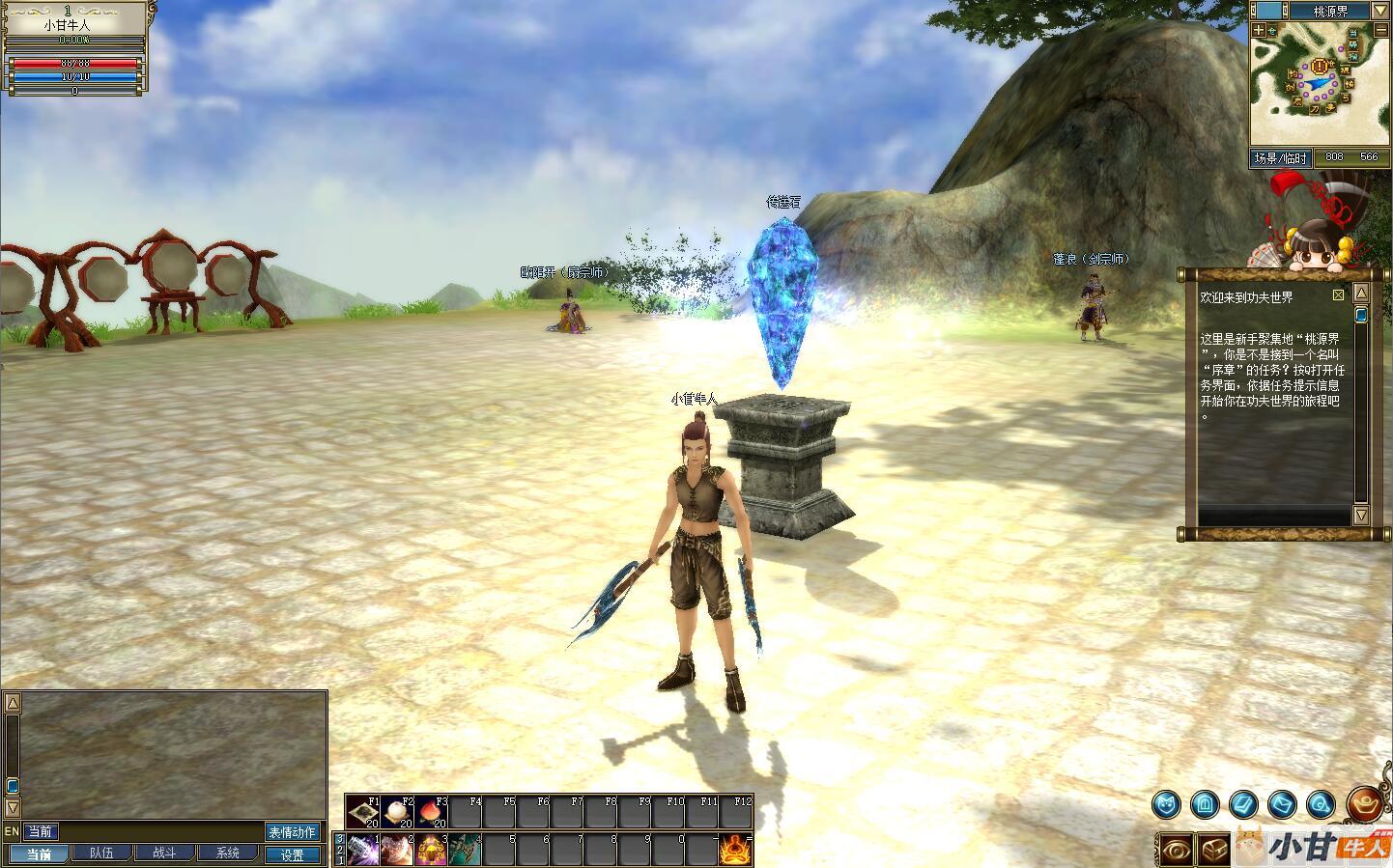Image resolution: width=1393 pixels, height=868 pixels.
Task: Use the peach item in slot F3
Action: [432, 813]
